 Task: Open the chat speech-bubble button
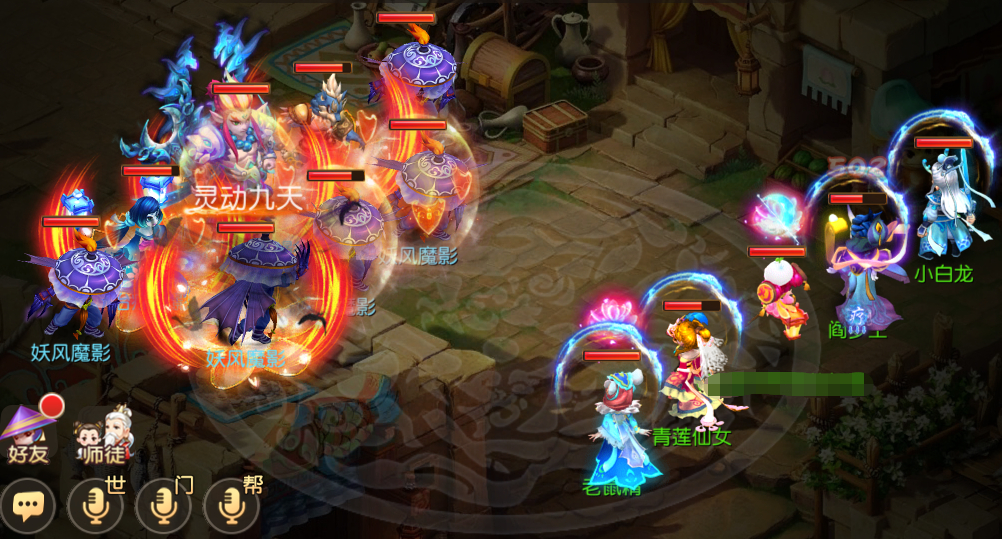point(28,507)
